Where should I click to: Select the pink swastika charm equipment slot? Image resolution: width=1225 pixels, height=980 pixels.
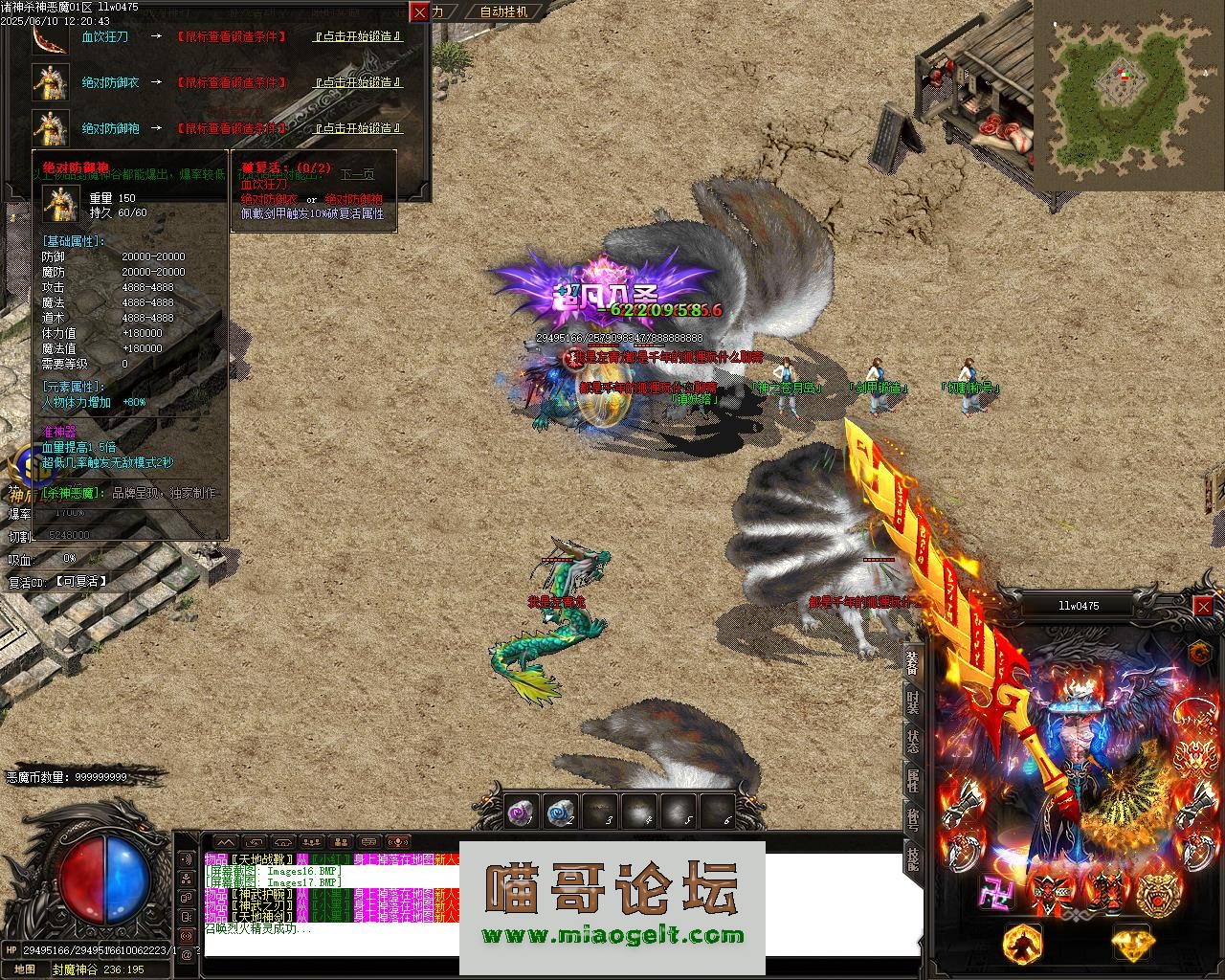[x=995, y=892]
